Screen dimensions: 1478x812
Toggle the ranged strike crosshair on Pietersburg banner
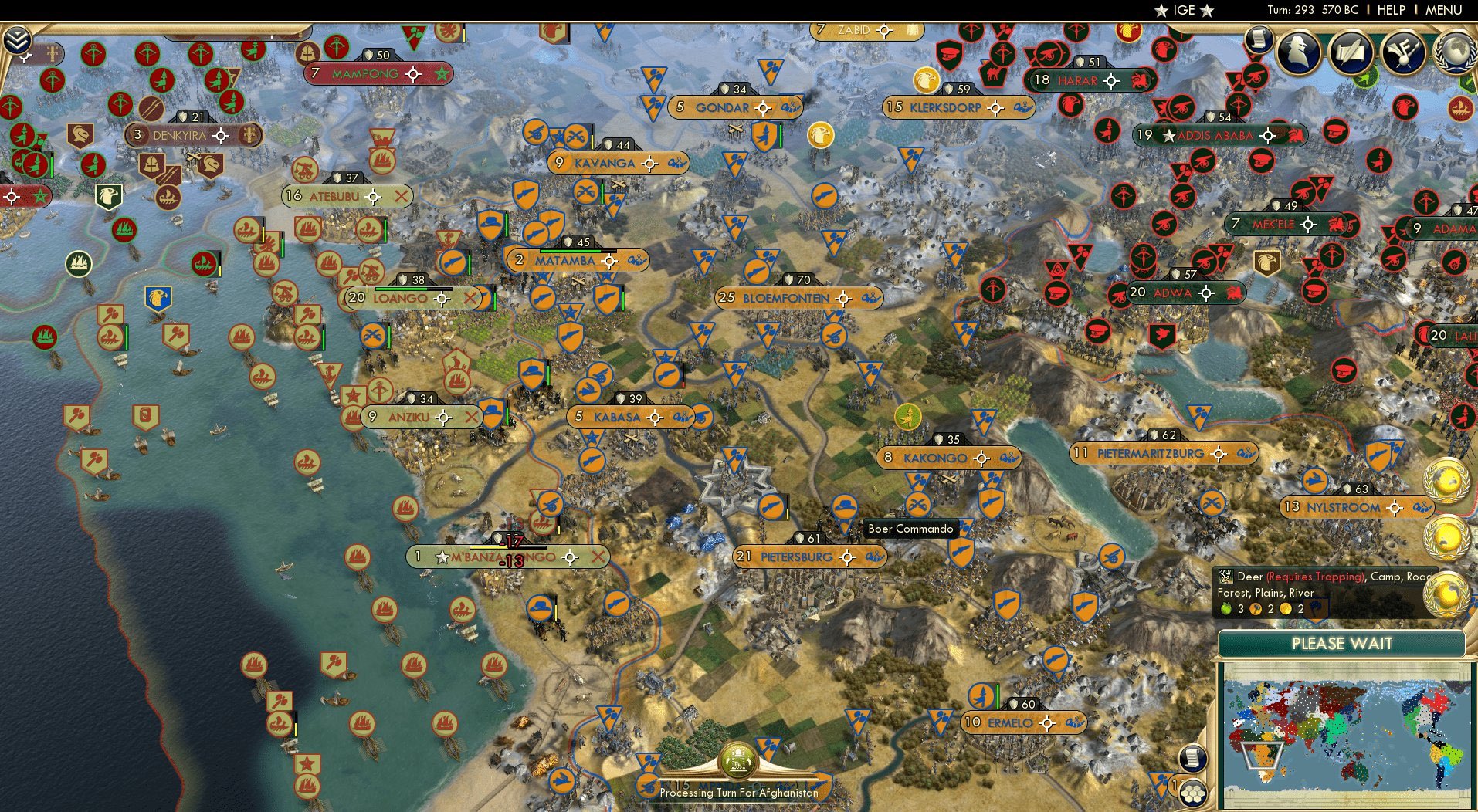click(848, 557)
